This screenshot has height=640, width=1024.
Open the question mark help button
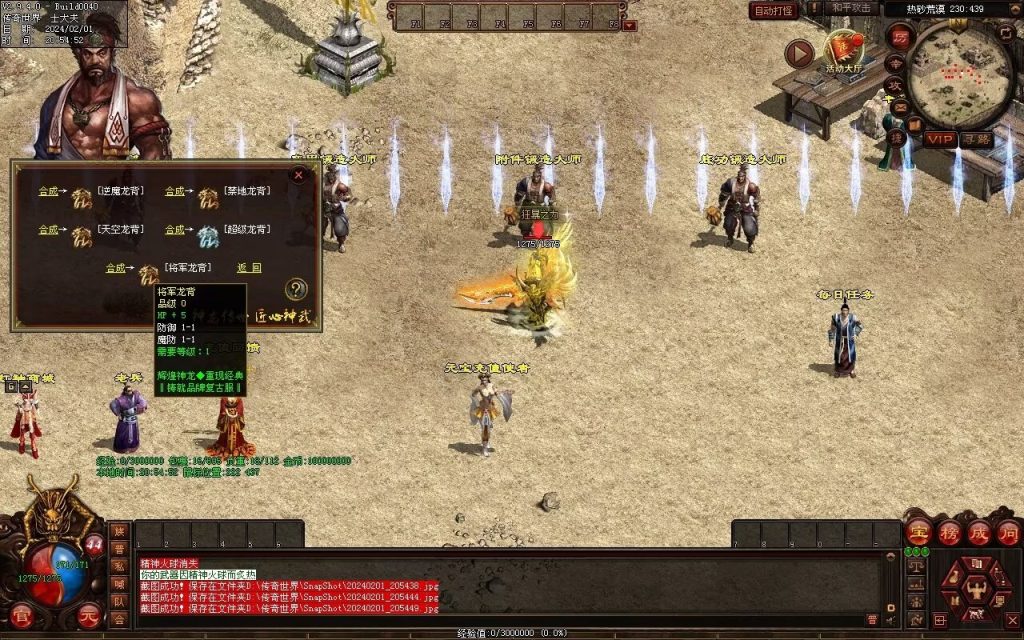click(x=296, y=290)
